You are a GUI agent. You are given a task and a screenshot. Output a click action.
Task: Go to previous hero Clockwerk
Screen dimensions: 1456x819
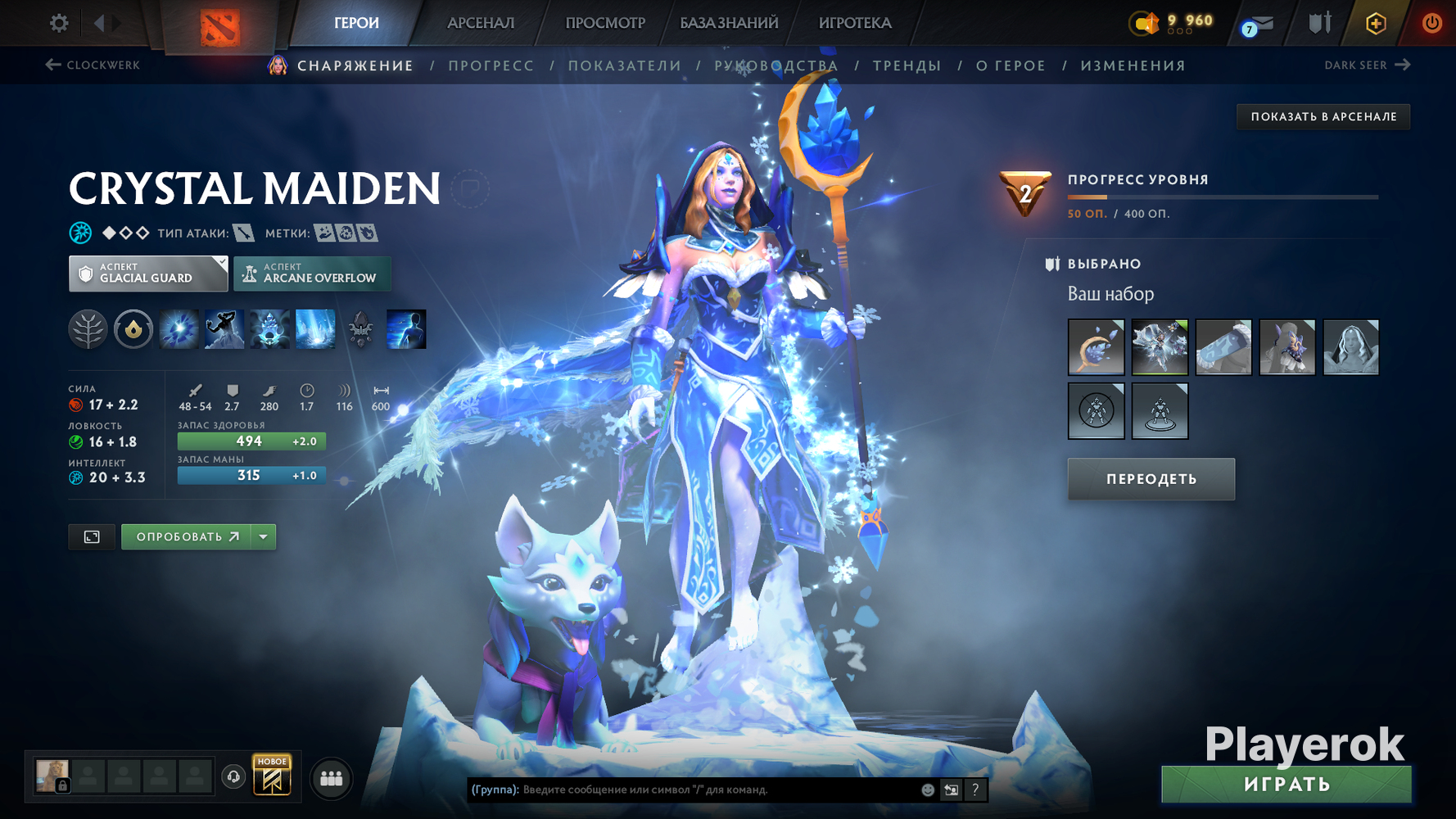click(93, 65)
